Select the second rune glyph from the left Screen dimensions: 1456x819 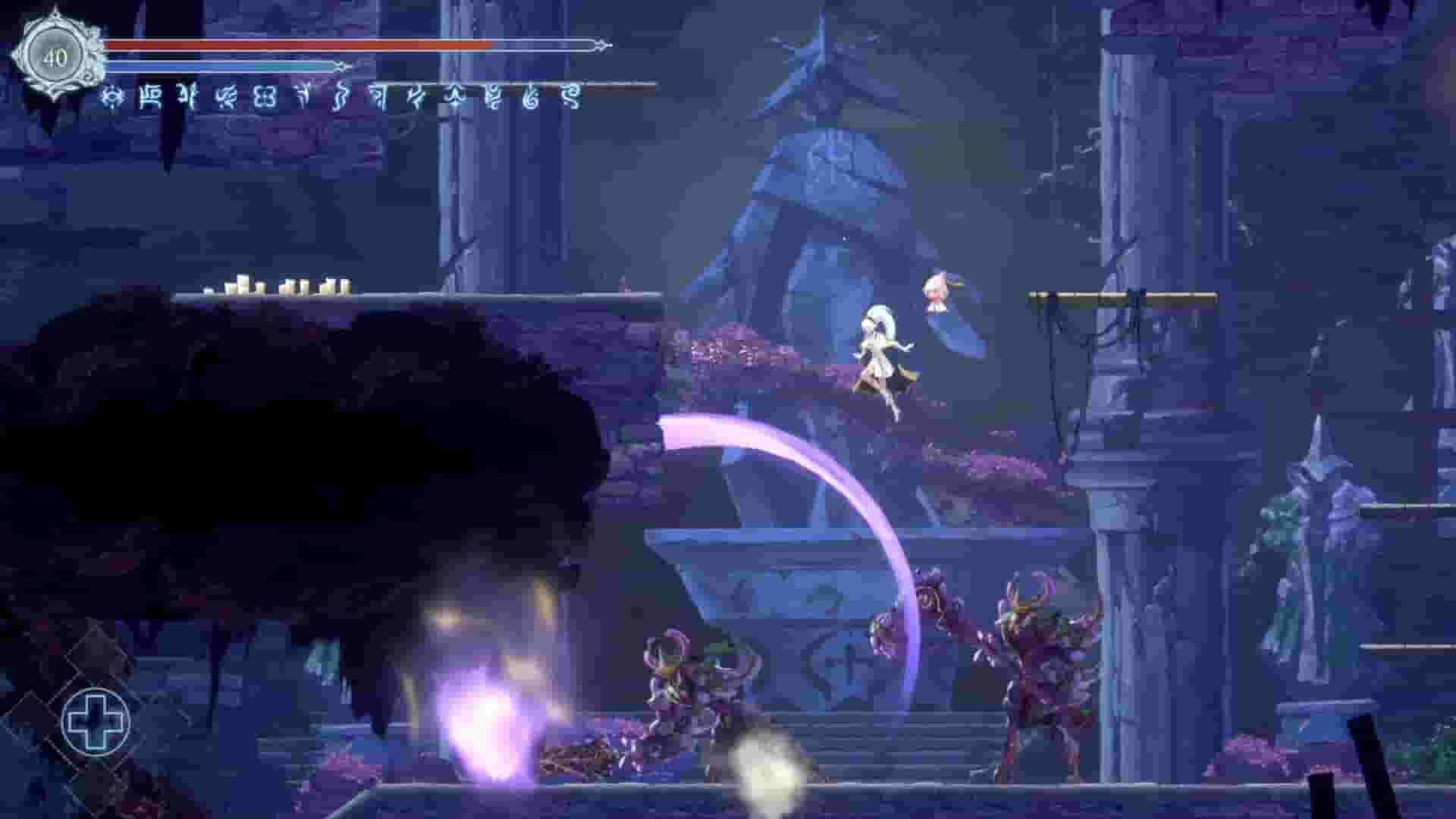(151, 97)
